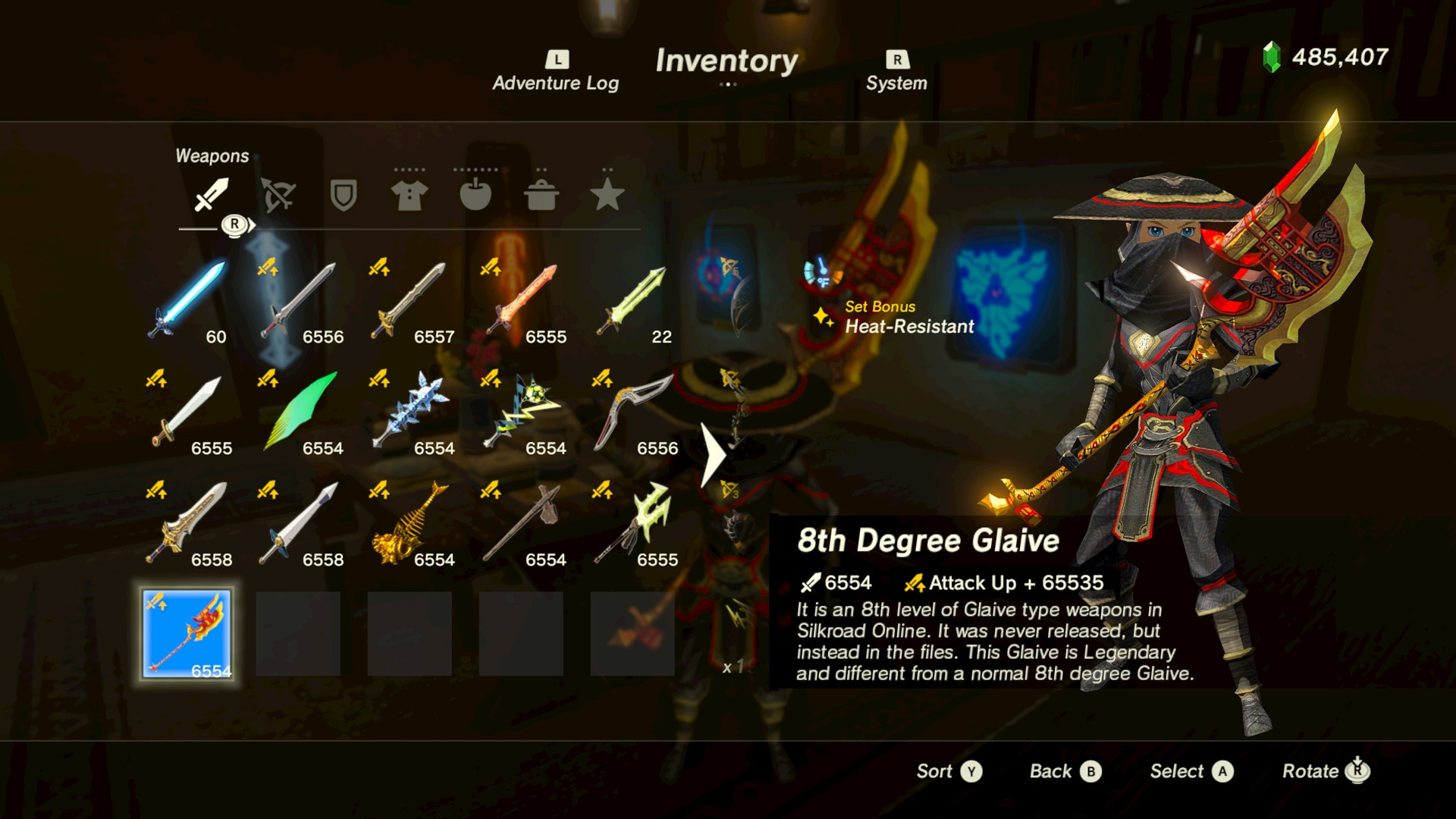Image resolution: width=1456 pixels, height=819 pixels.
Task: Switch to the food cooking pot tab
Action: (x=541, y=196)
